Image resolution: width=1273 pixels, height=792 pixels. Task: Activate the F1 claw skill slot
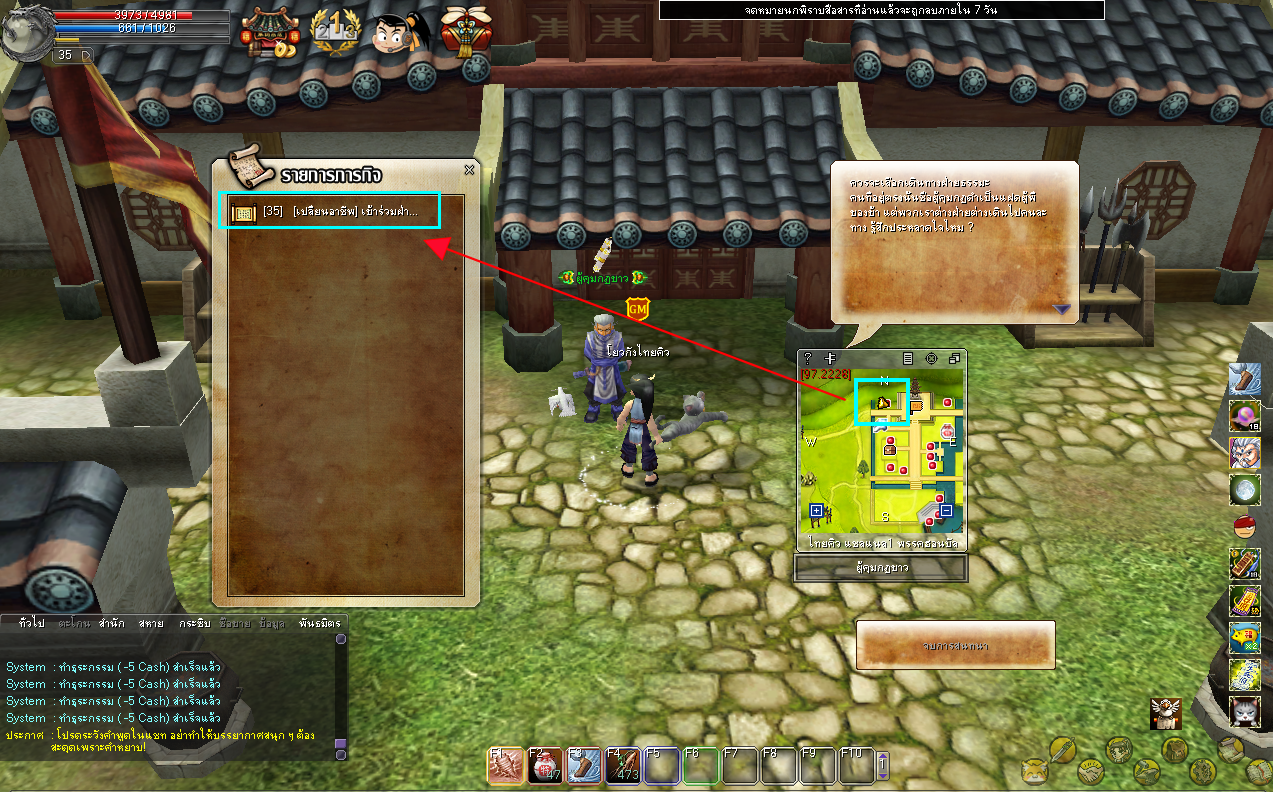click(x=505, y=765)
